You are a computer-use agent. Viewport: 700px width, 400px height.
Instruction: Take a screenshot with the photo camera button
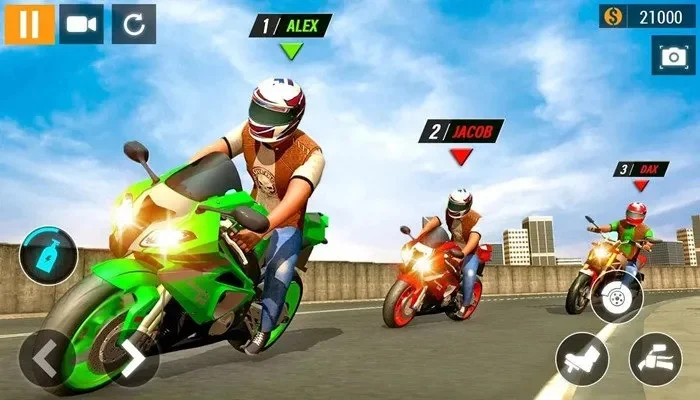[x=671, y=57]
